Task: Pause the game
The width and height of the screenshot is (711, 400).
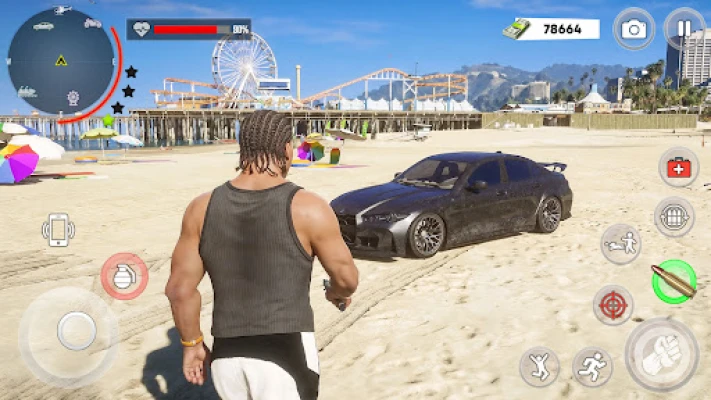Action: (684, 28)
